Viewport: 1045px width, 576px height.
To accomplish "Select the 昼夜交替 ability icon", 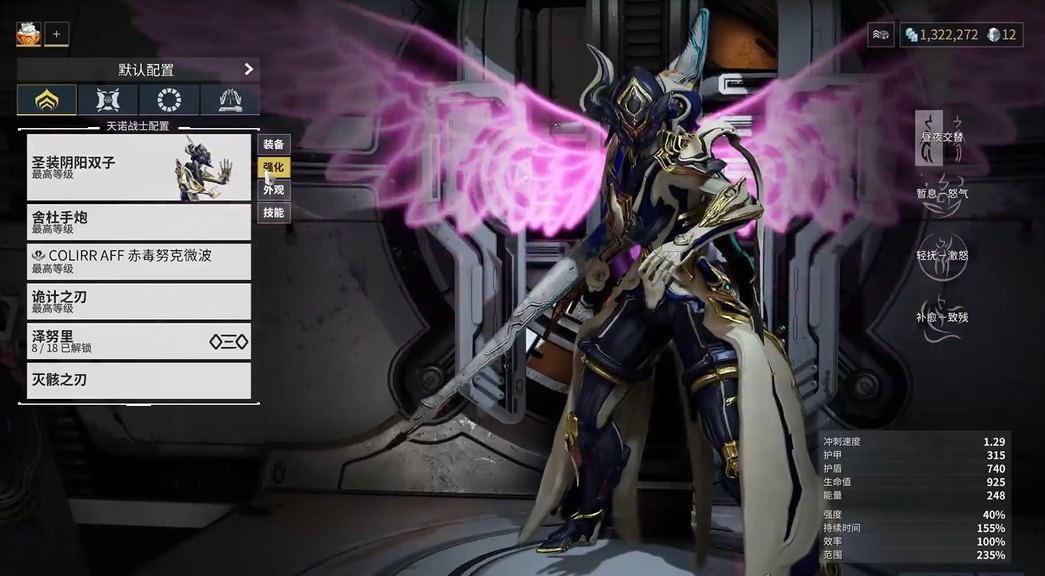I will click(941, 137).
